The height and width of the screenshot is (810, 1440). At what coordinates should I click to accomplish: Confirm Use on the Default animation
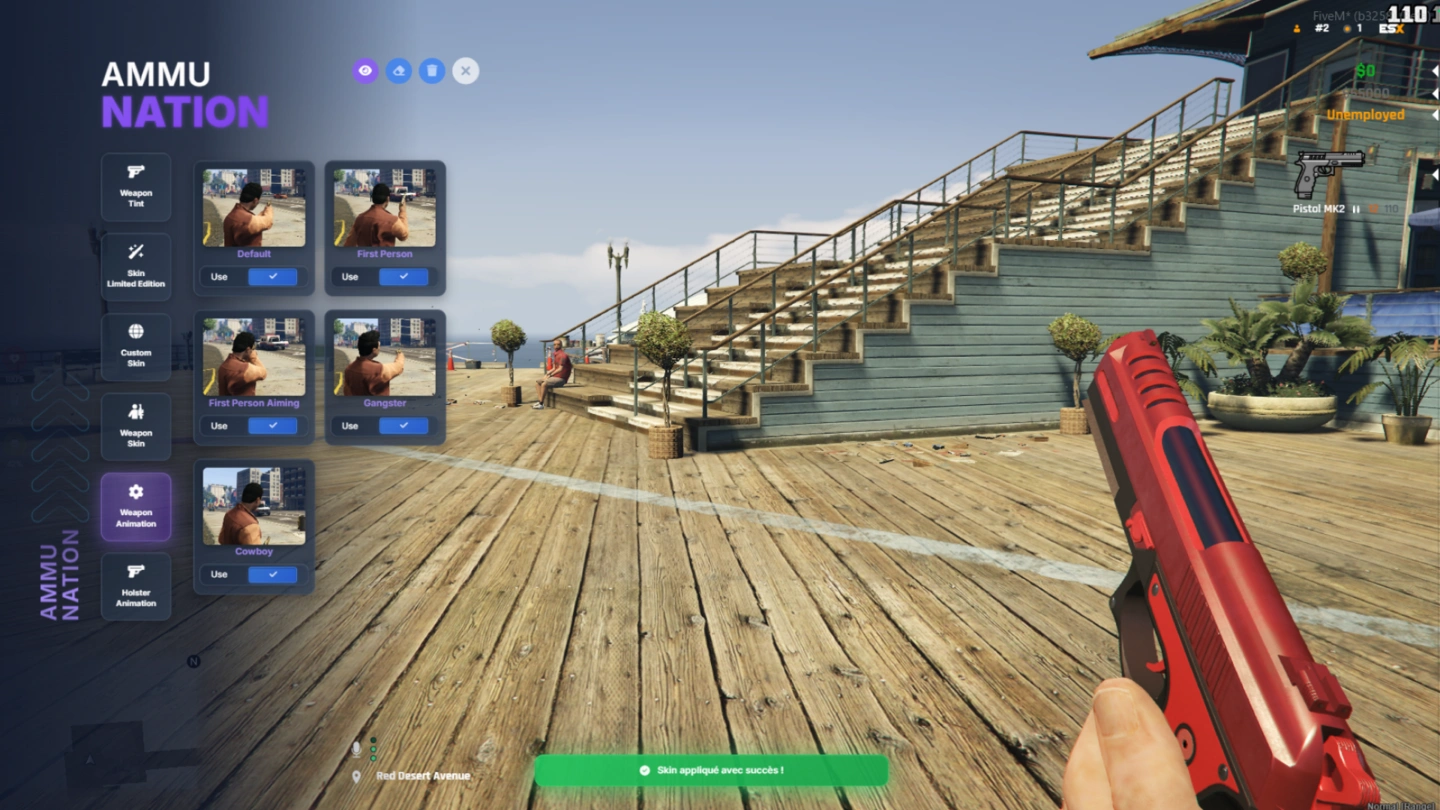pyautogui.click(x=272, y=277)
